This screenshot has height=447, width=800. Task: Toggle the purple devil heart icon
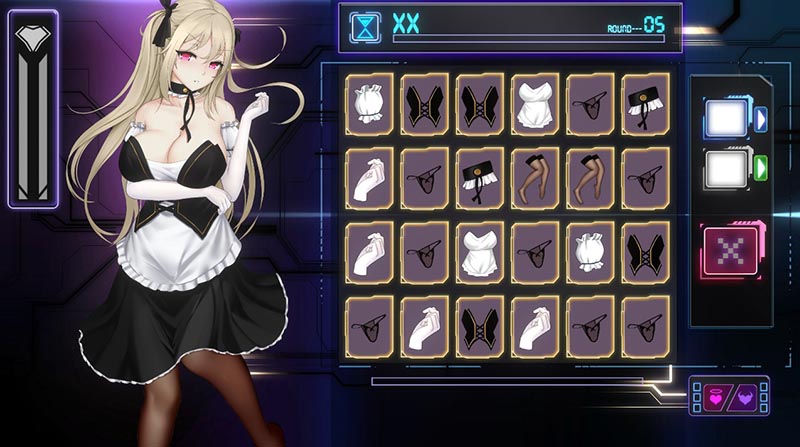click(745, 396)
